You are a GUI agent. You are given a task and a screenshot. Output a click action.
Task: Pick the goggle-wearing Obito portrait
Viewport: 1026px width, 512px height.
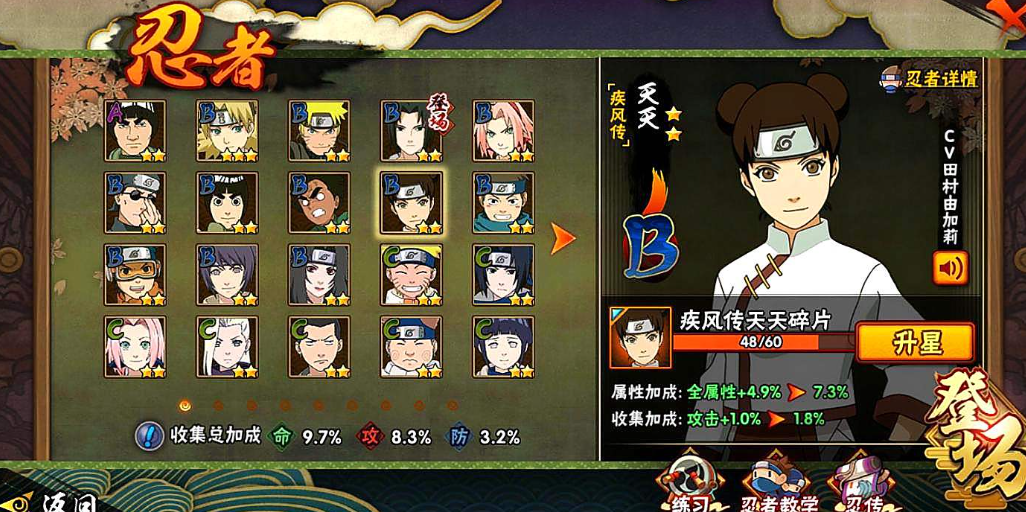click(135, 275)
